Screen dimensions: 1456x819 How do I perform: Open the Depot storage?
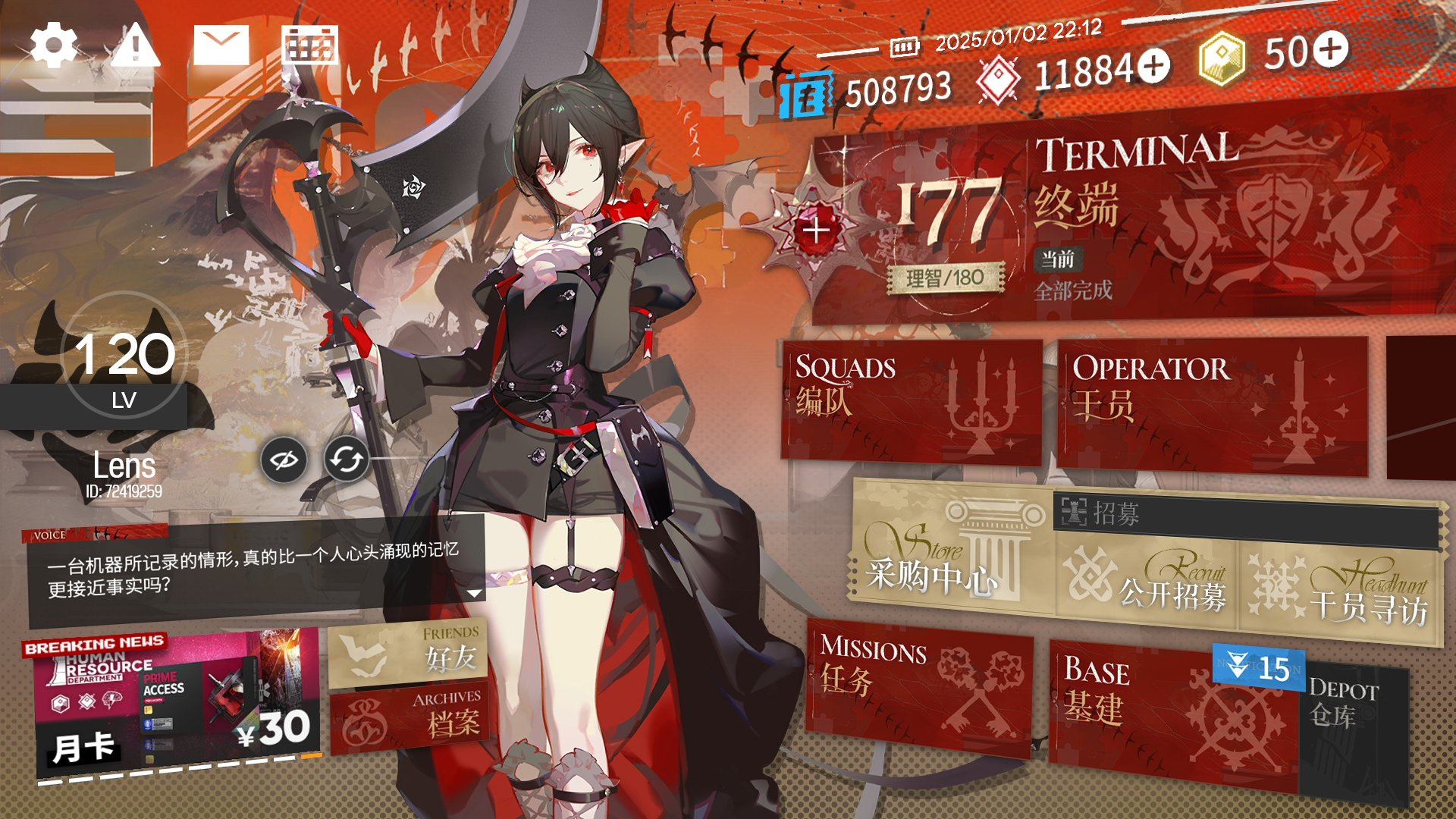coord(1354,720)
